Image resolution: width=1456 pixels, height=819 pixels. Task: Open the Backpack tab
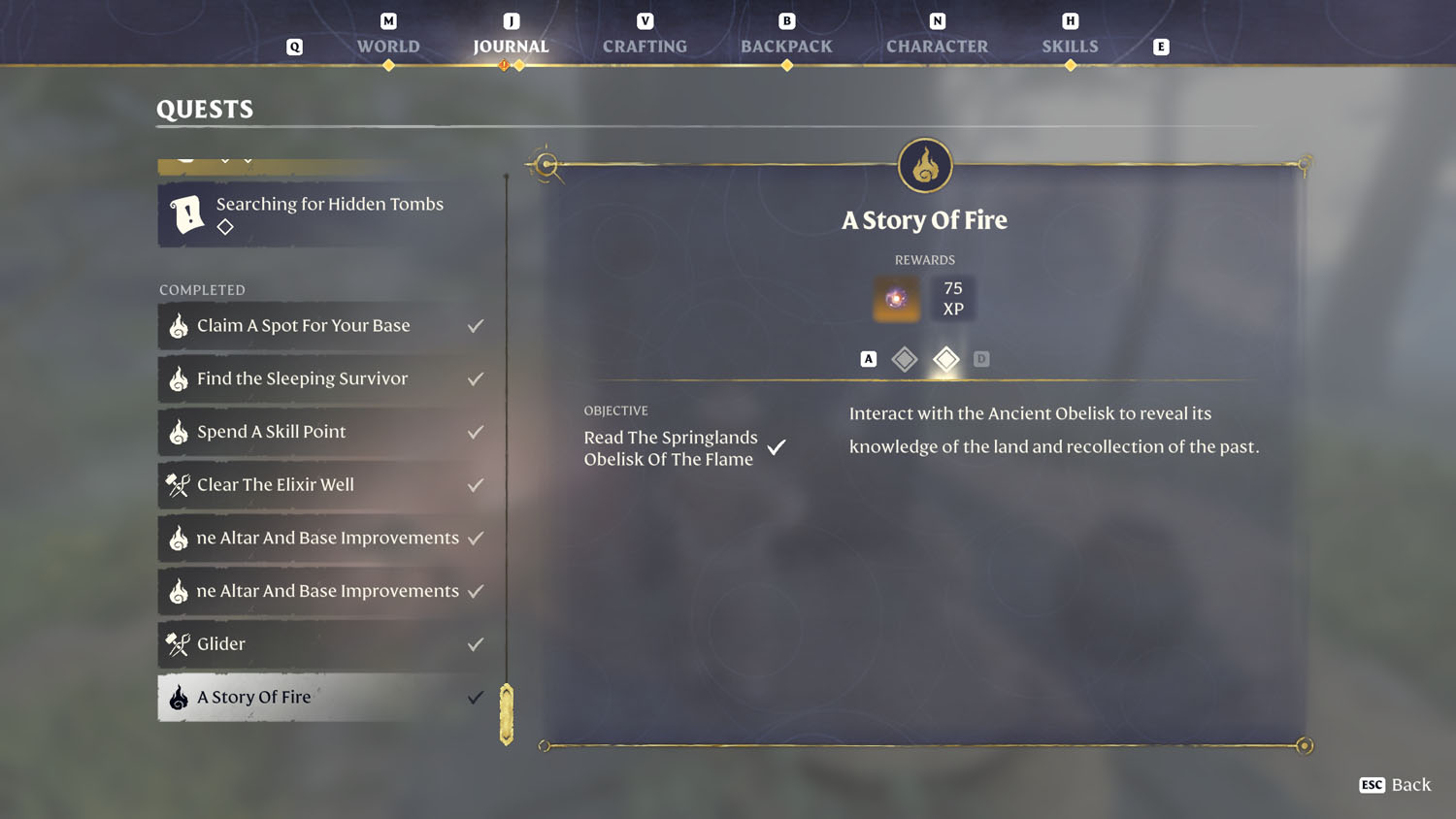click(x=786, y=46)
